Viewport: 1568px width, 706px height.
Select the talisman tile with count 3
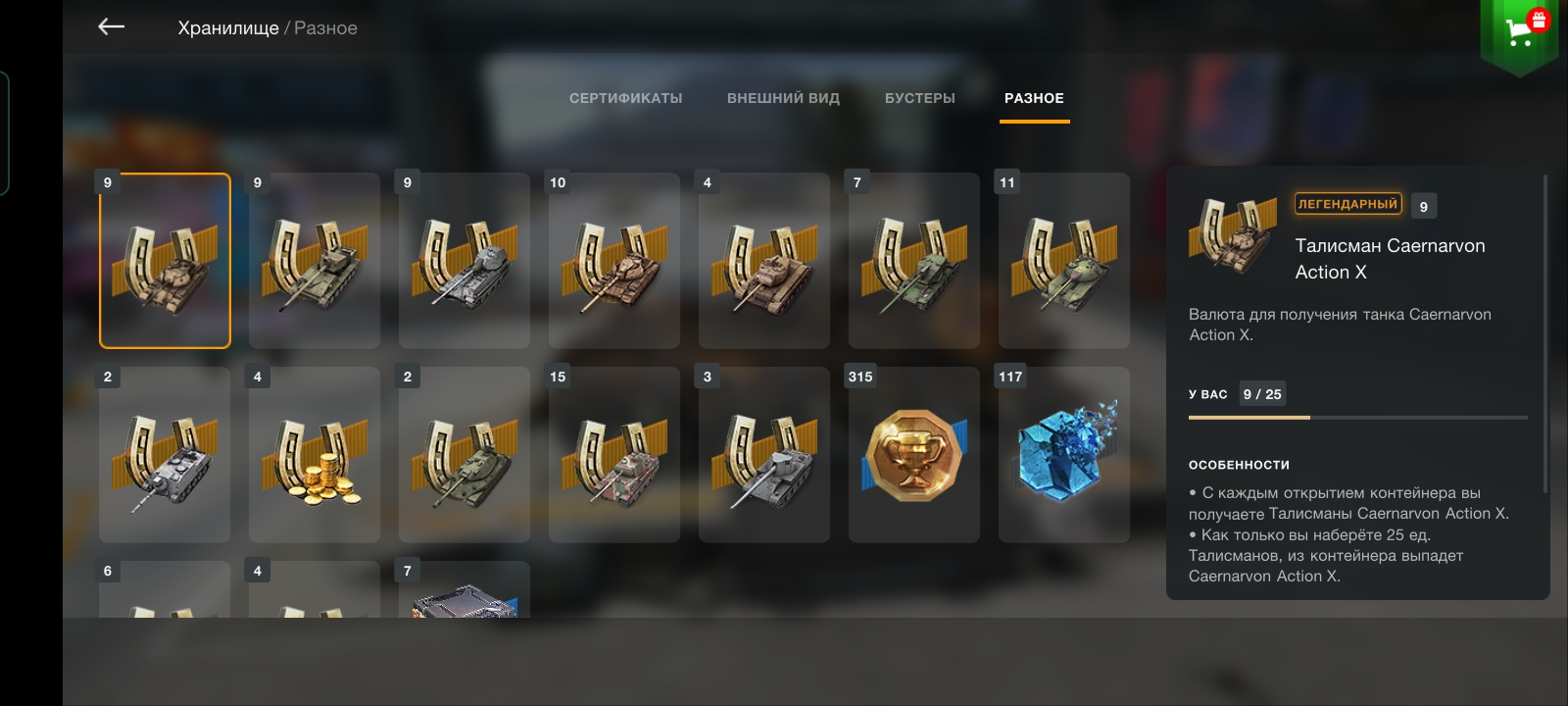(764, 455)
